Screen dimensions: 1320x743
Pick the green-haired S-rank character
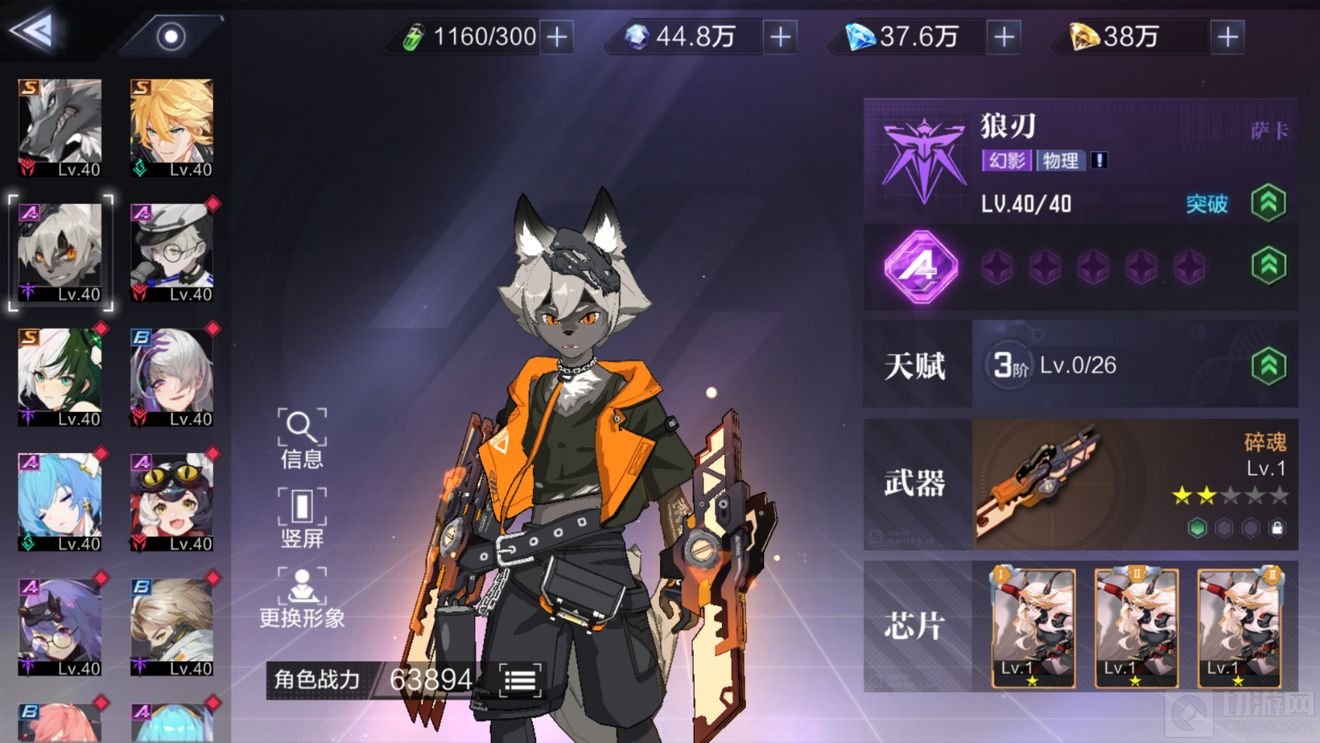pyautogui.click(x=60, y=377)
